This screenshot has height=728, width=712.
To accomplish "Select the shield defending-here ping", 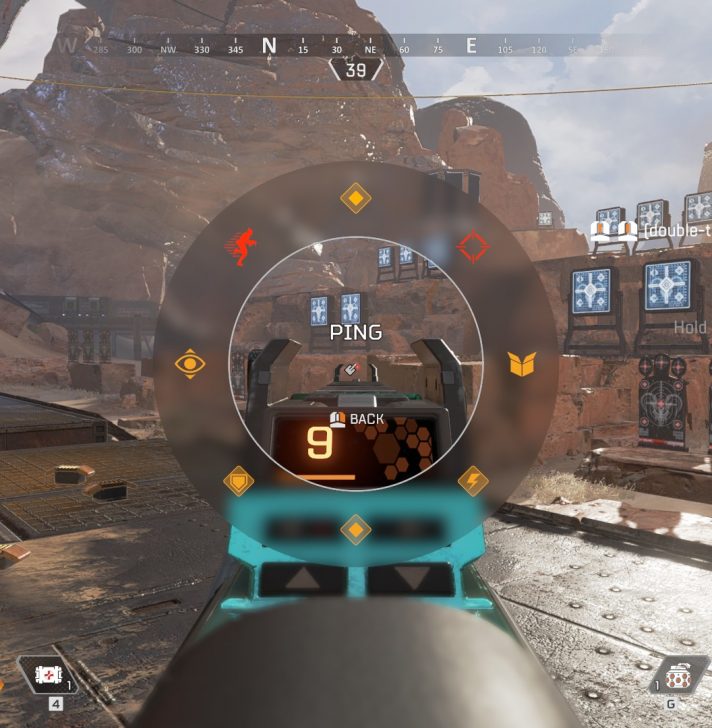I will [238, 481].
